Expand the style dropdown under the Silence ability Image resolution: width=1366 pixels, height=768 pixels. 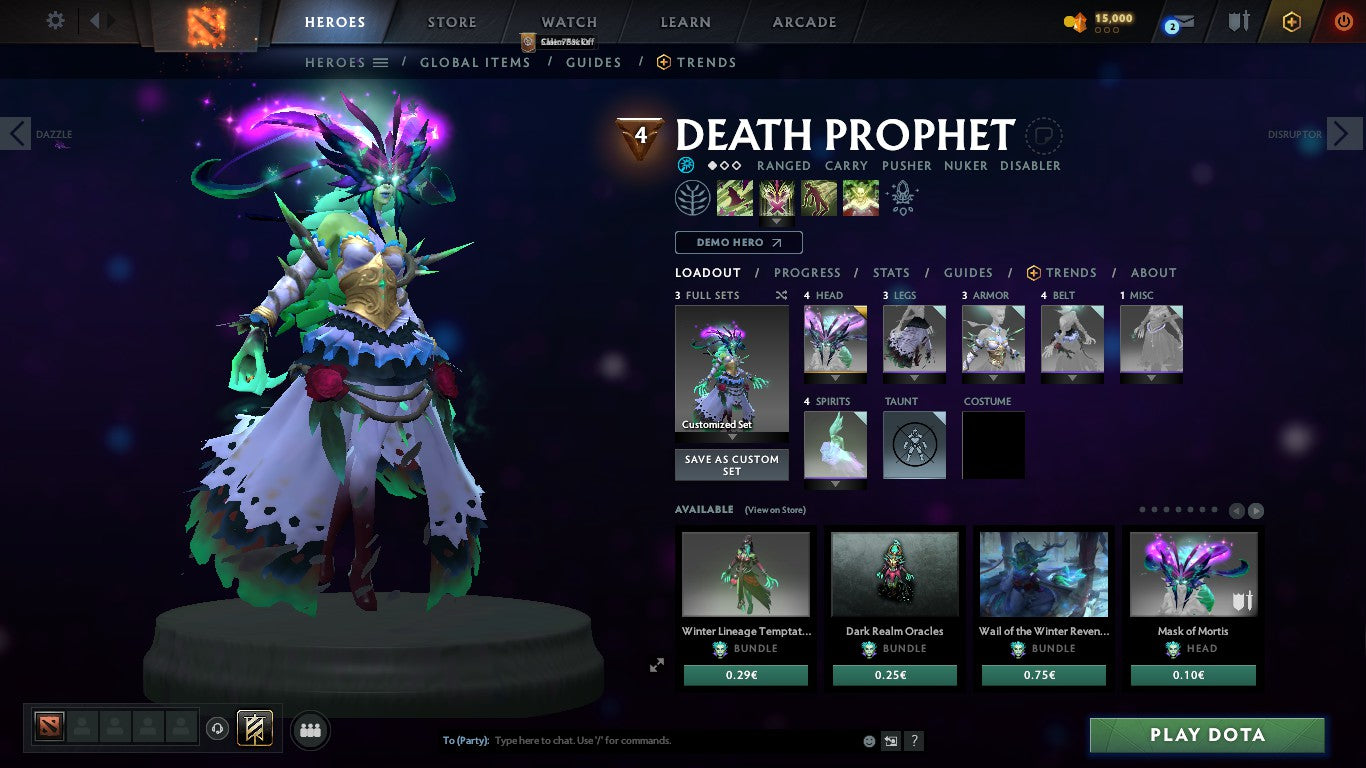point(777,221)
